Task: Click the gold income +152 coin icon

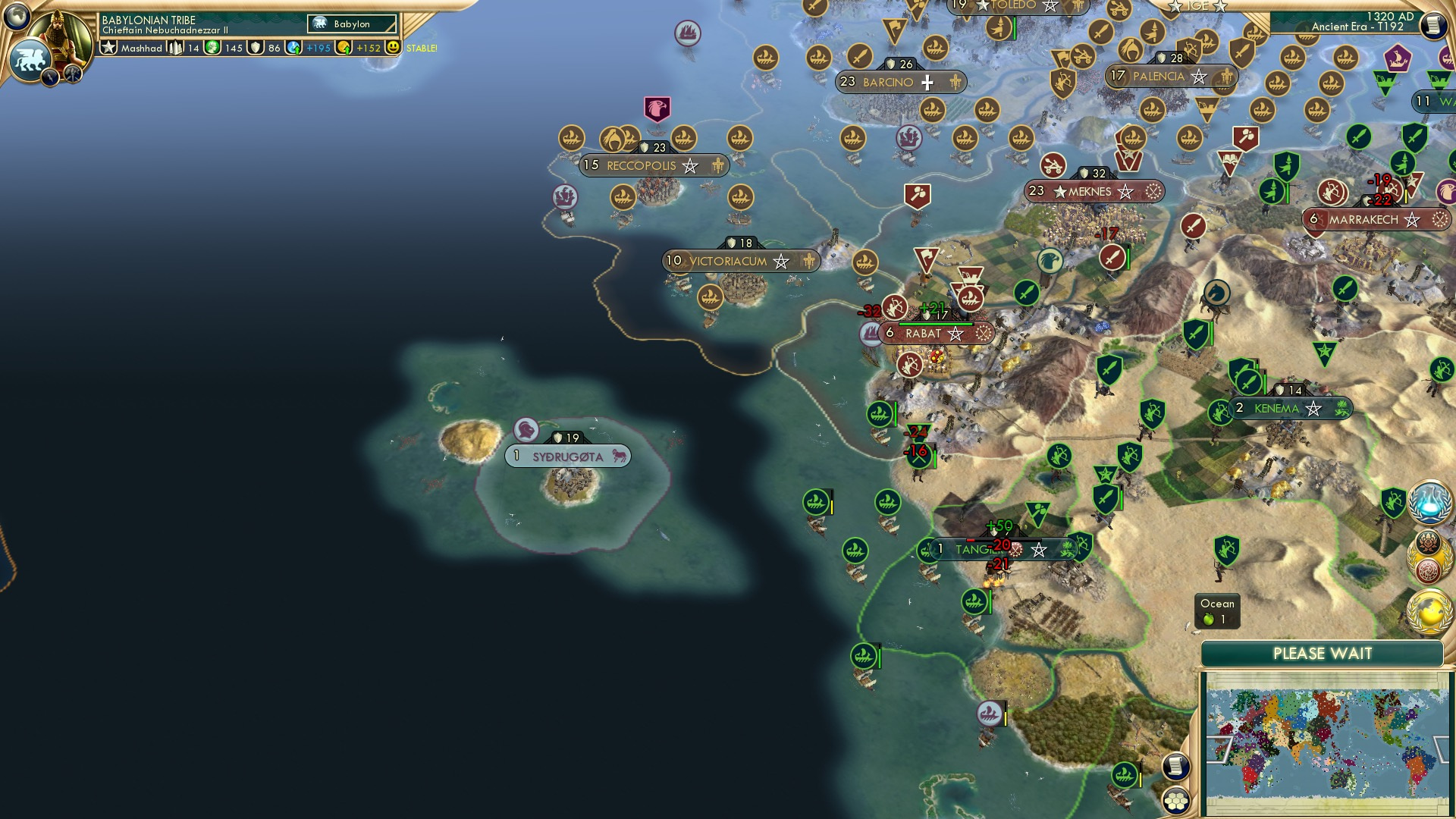Action: [x=343, y=49]
